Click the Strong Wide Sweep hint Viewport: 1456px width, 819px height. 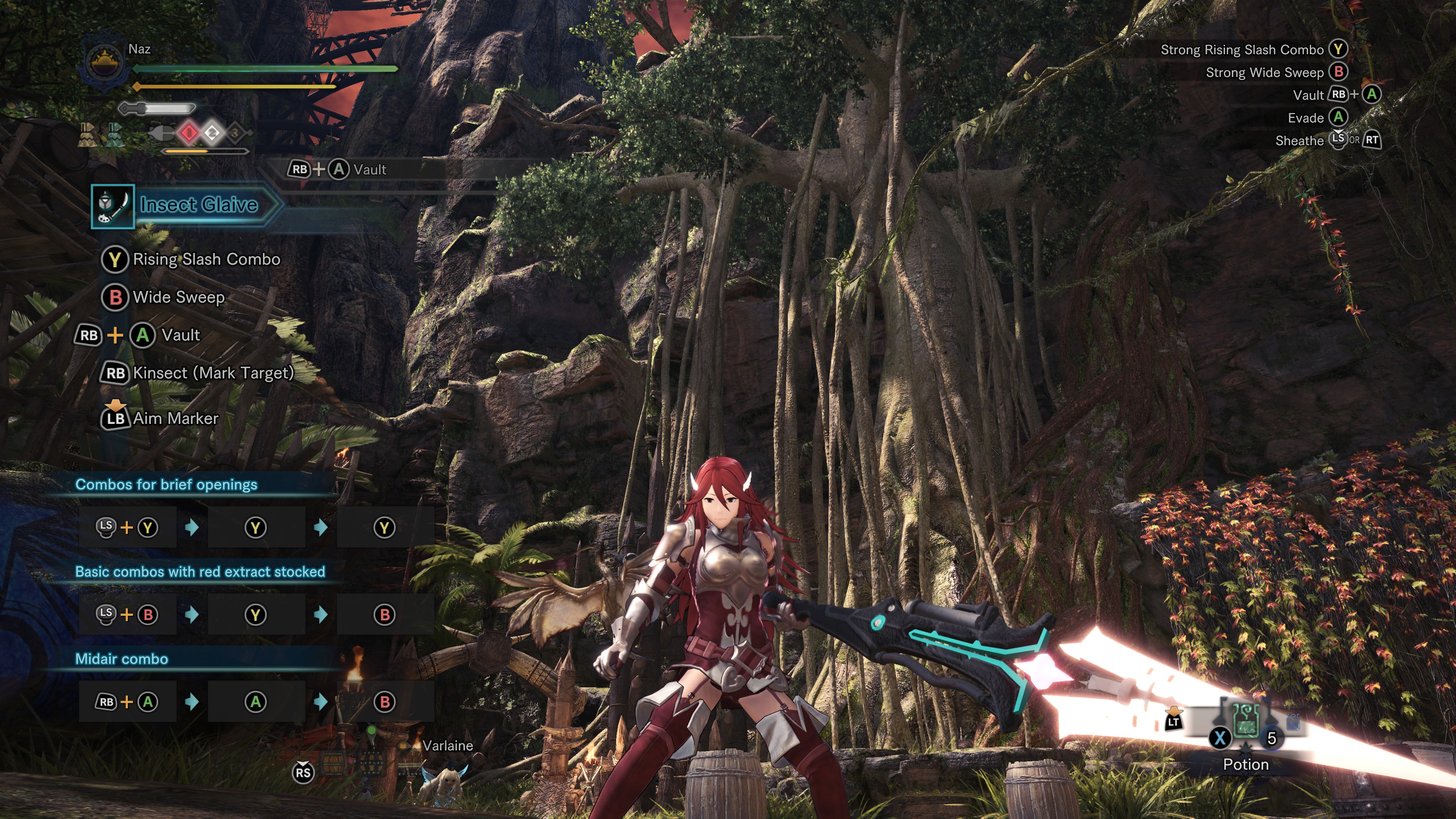click(x=1265, y=72)
